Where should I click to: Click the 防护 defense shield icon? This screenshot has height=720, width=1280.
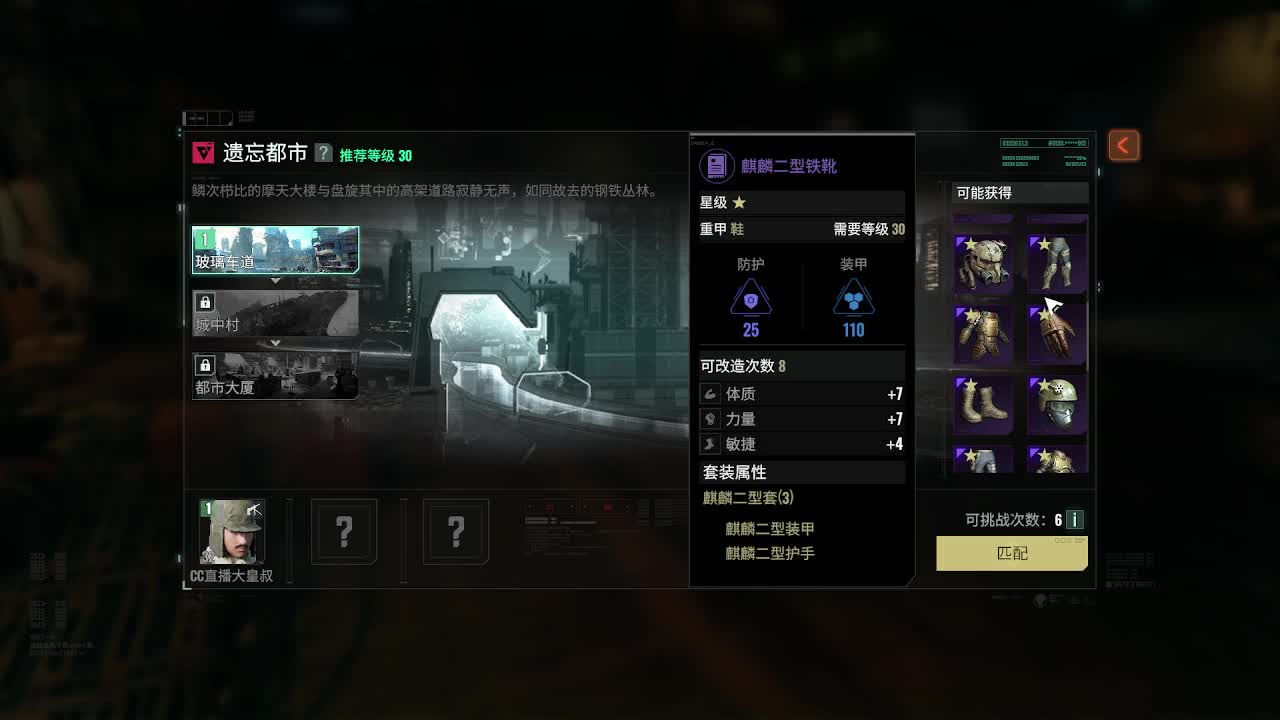pos(750,298)
